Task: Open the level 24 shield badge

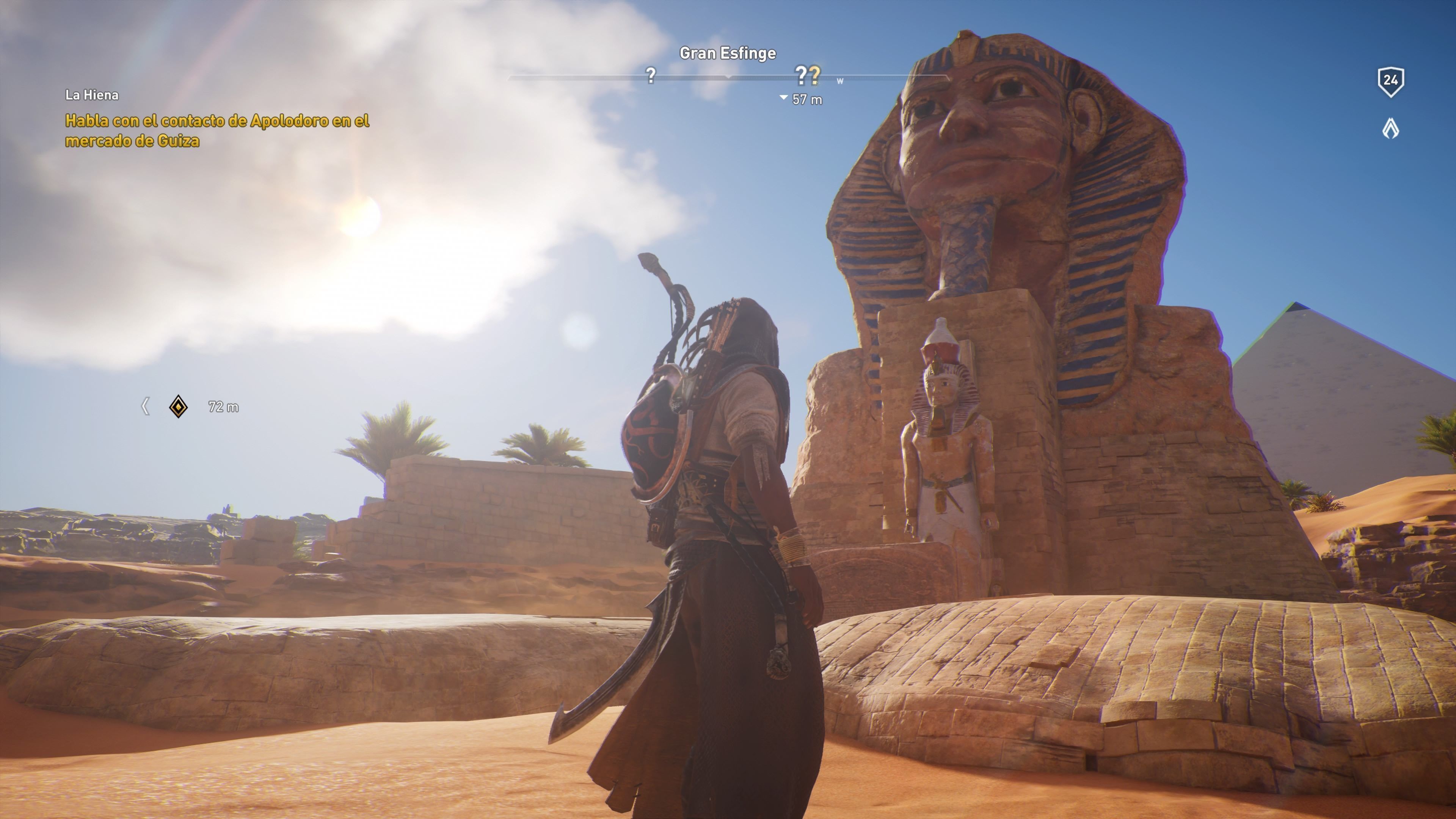Action: tap(1390, 82)
